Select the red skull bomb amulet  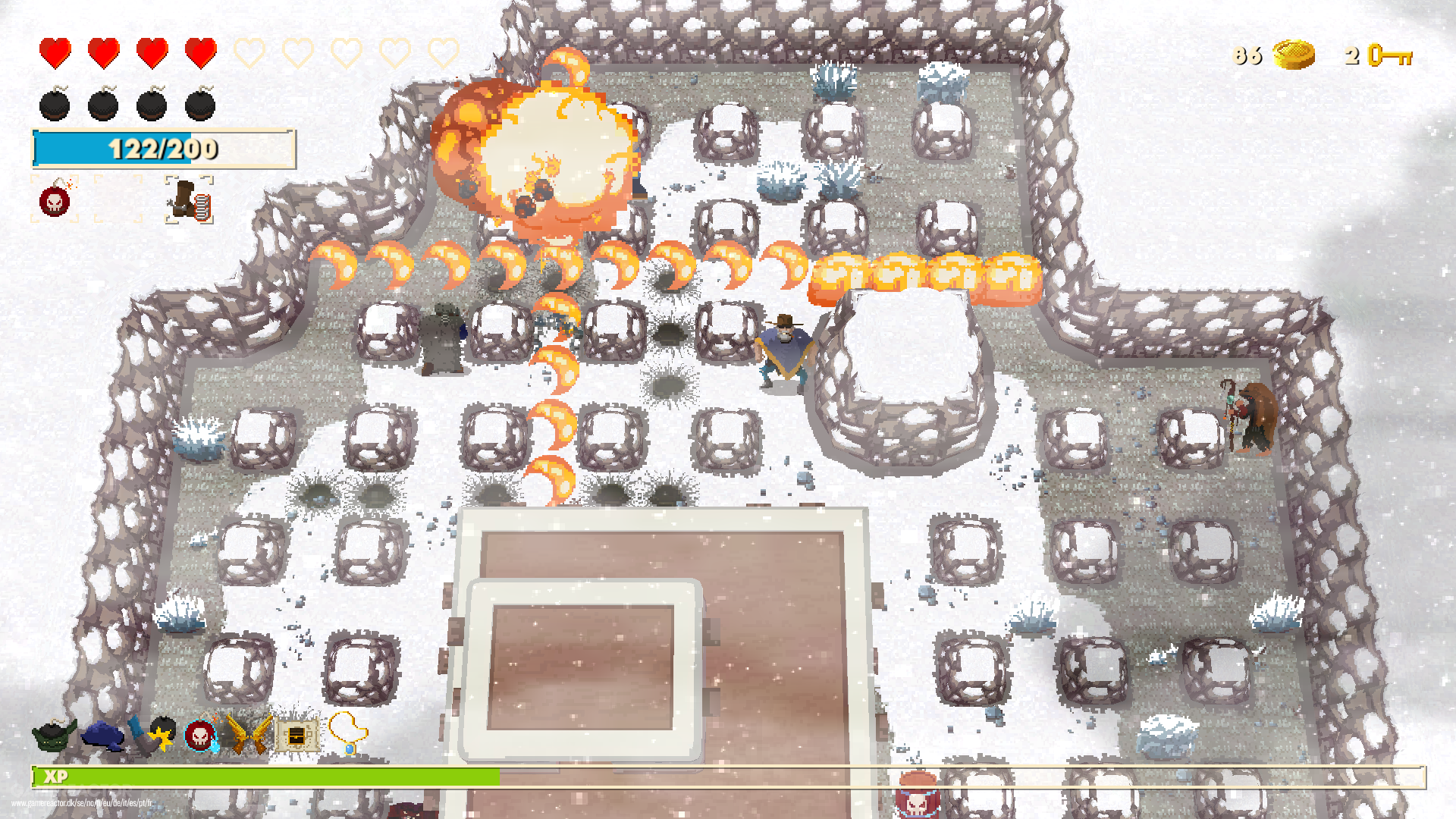(x=199, y=736)
